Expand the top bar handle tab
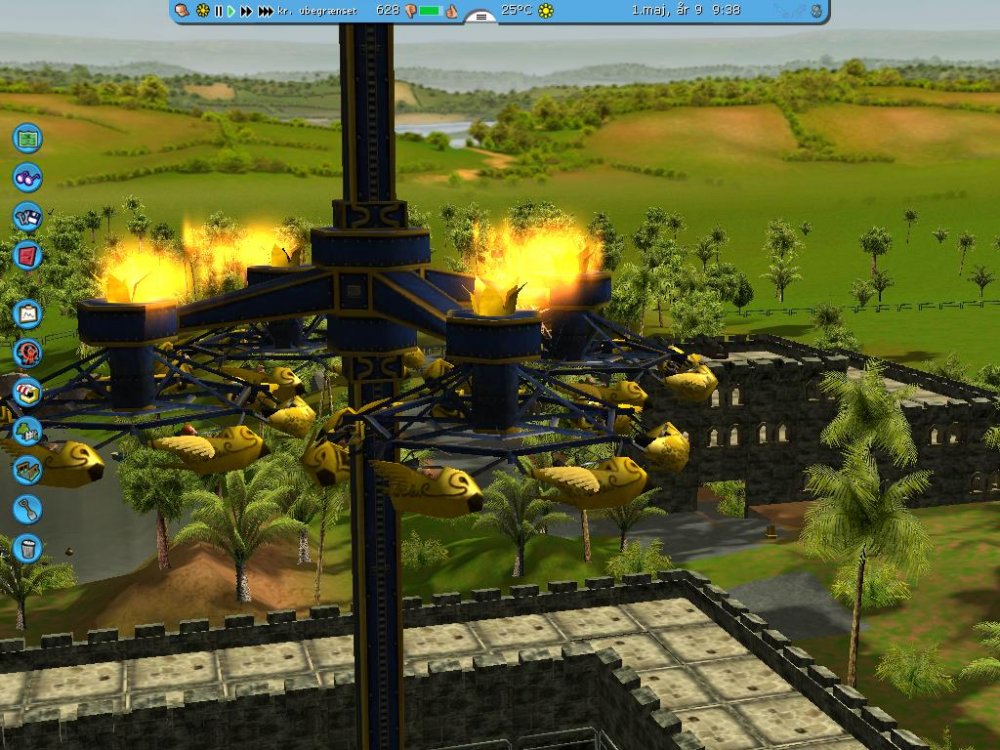Image resolution: width=1000 pixels, height=750 pixels. pyautogui.click(x=481, y=17)
